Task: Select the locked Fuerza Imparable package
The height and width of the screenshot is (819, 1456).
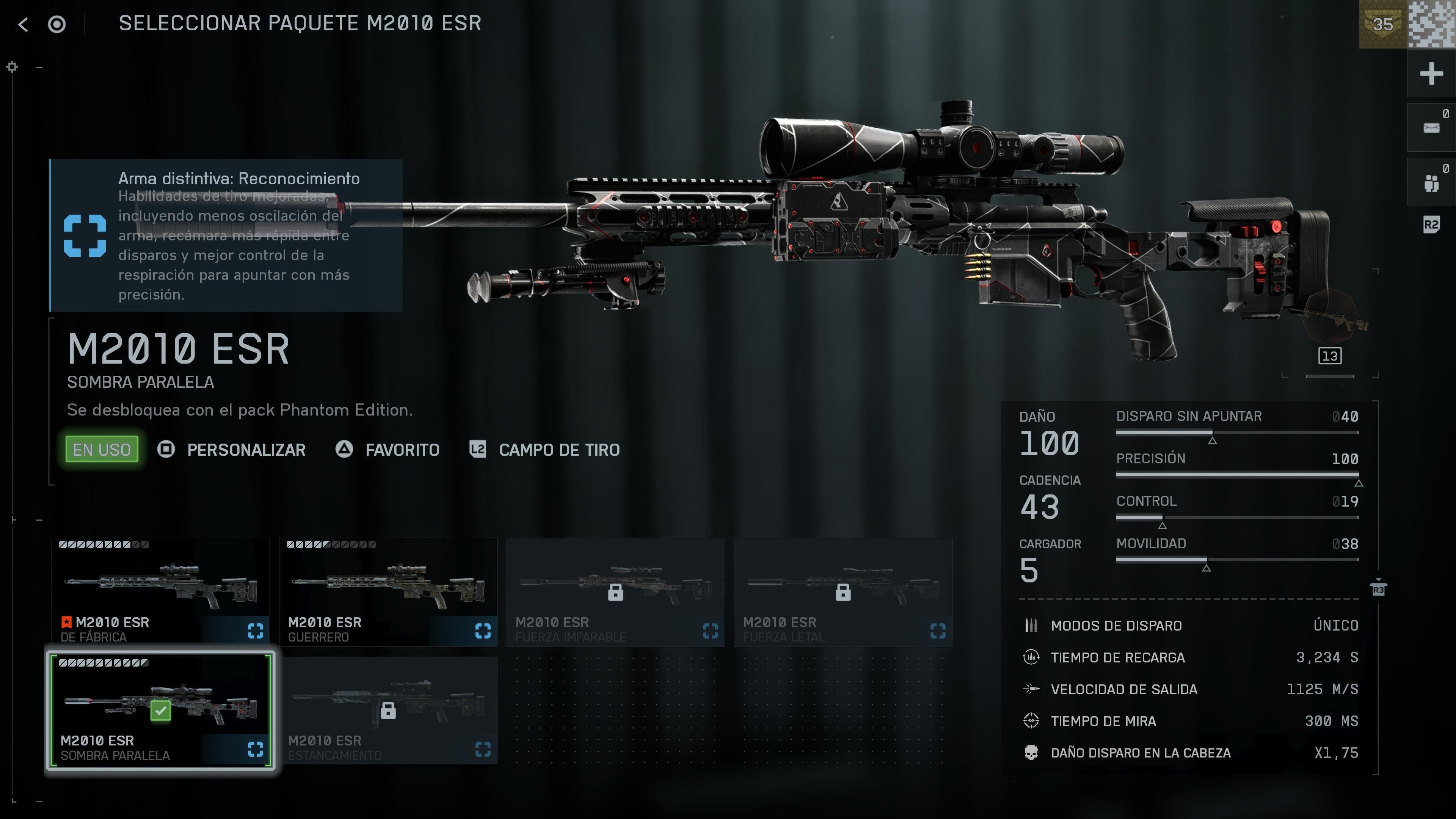Action: (x=615, y=591)
